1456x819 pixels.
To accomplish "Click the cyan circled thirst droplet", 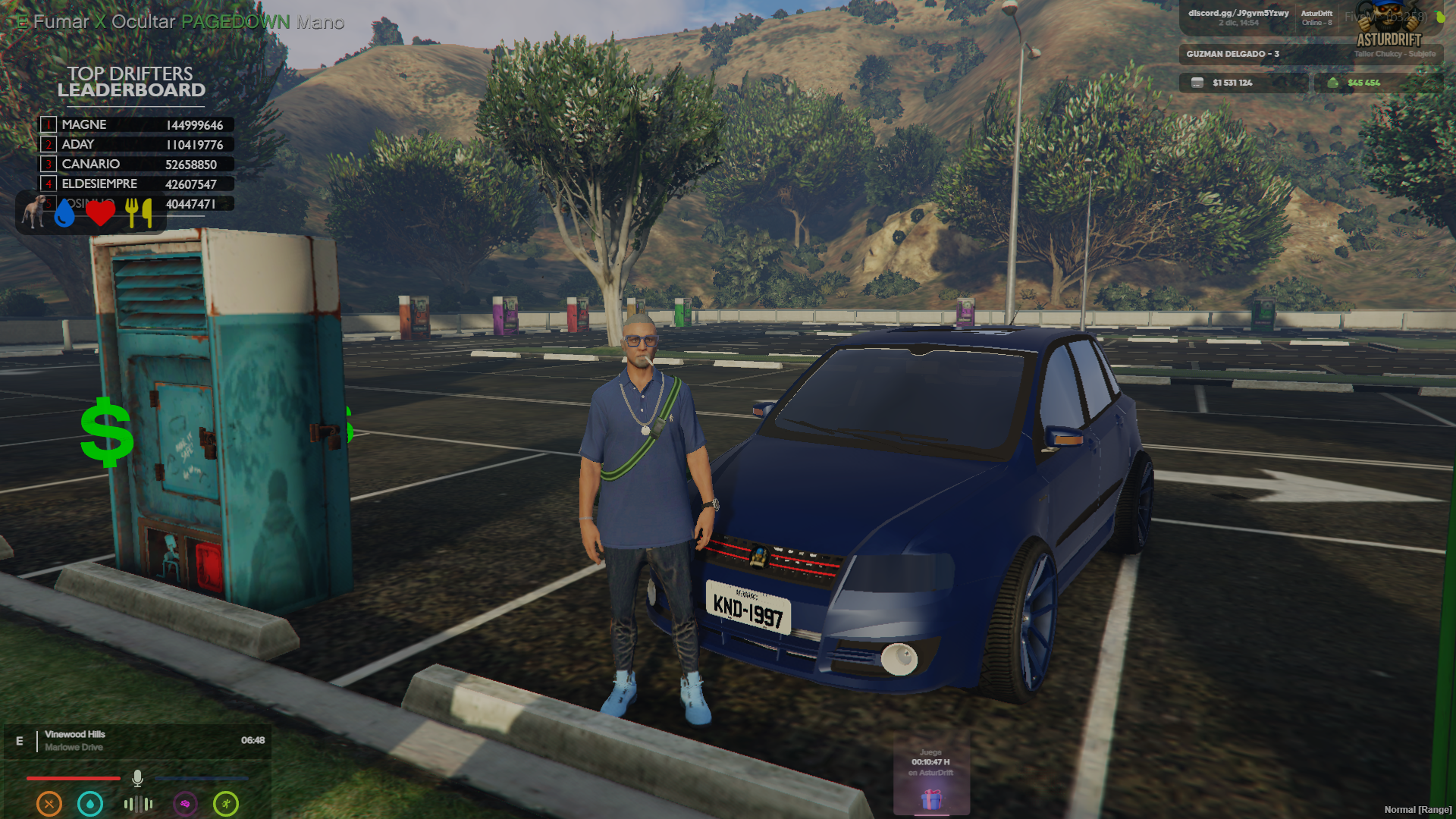I will pyautogui.click(x=90, y=803).
